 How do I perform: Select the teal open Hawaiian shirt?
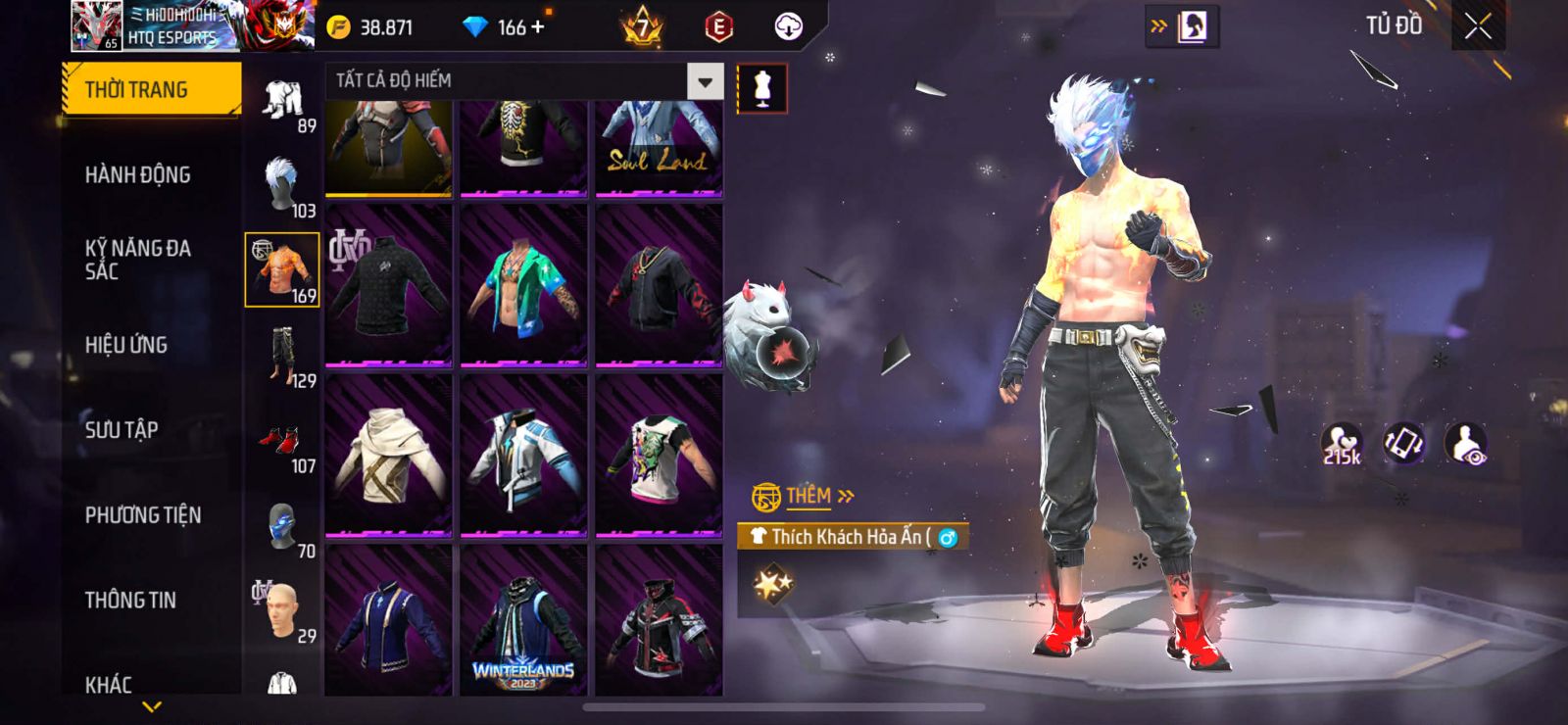(523, 285)
